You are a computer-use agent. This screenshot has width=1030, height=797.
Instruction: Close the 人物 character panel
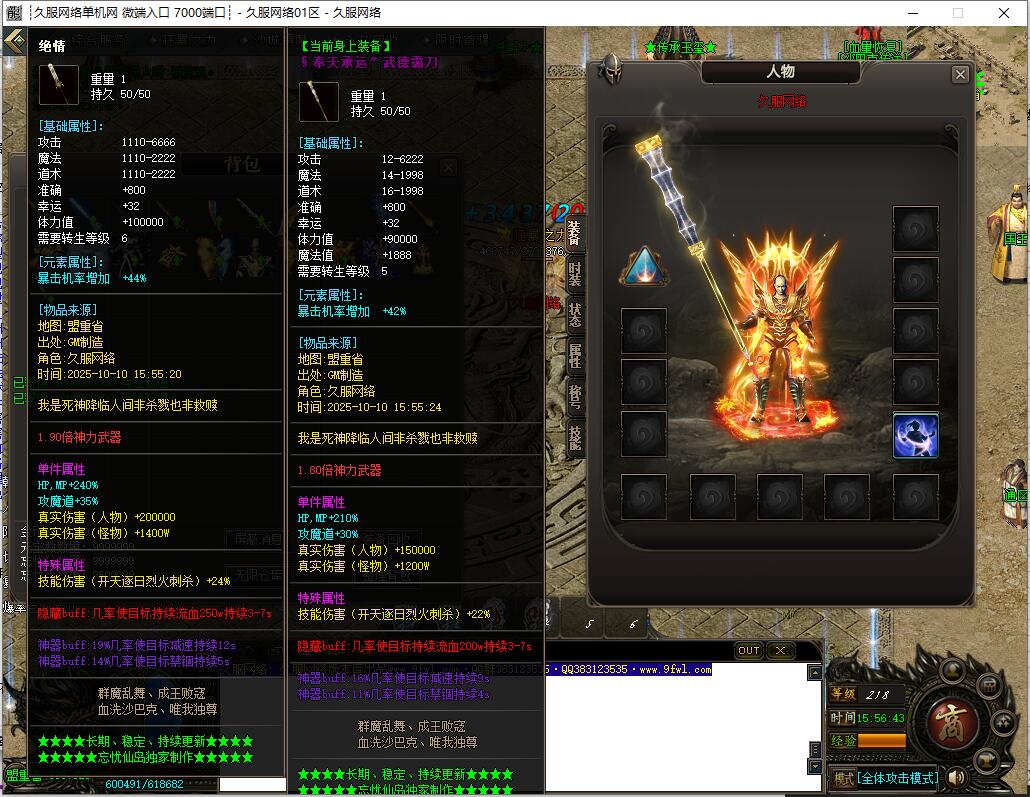click(x=960, y=74)
